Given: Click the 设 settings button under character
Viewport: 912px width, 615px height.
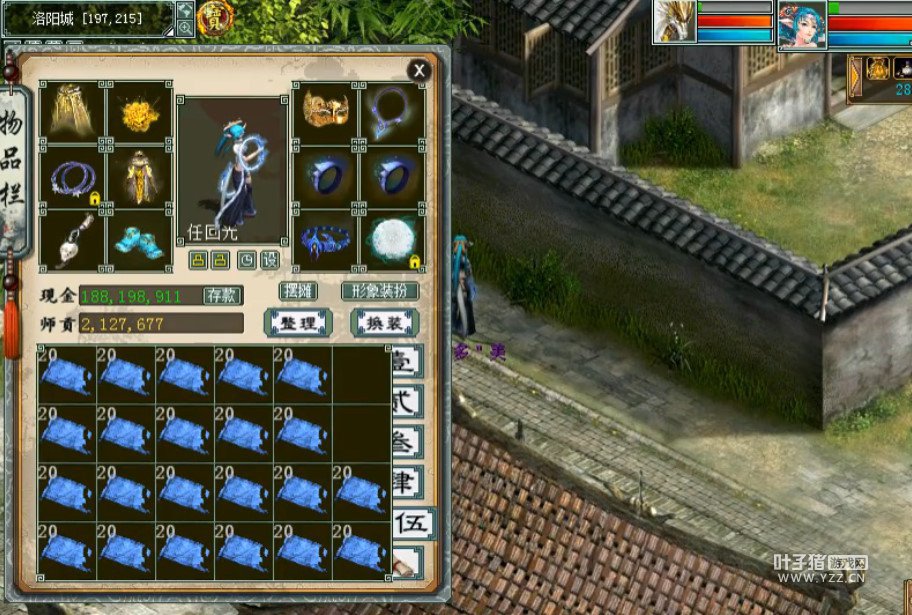Looking at the screenshot, I should [x=270, y=260].
